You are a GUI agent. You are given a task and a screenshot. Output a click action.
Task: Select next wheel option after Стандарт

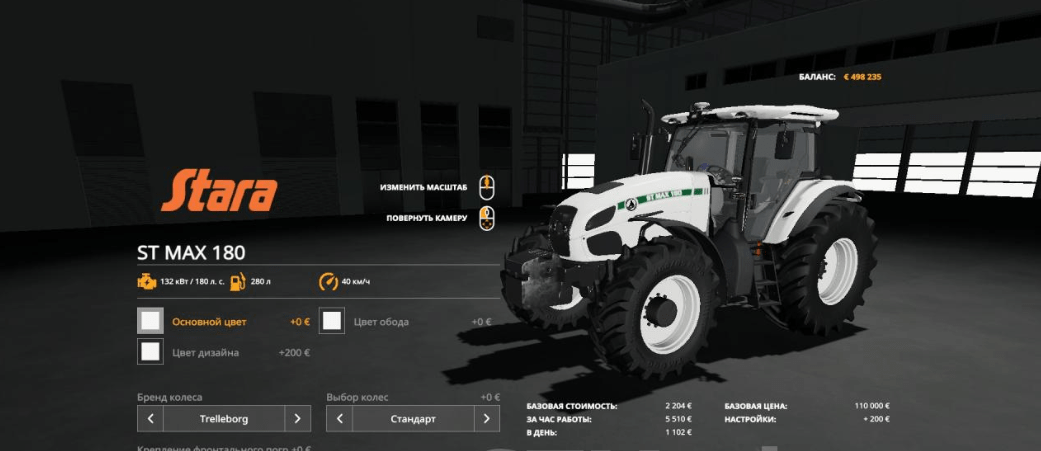tap(487, 419)
